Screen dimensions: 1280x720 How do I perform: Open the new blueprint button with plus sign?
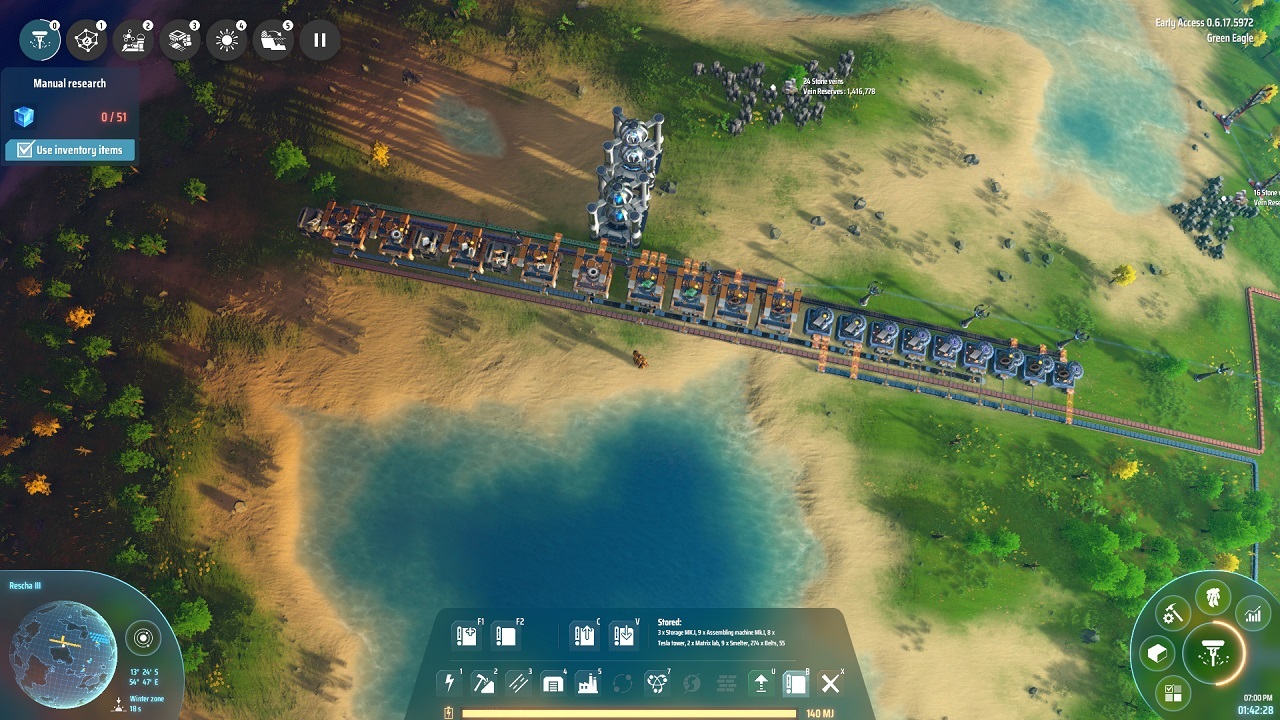465,635
